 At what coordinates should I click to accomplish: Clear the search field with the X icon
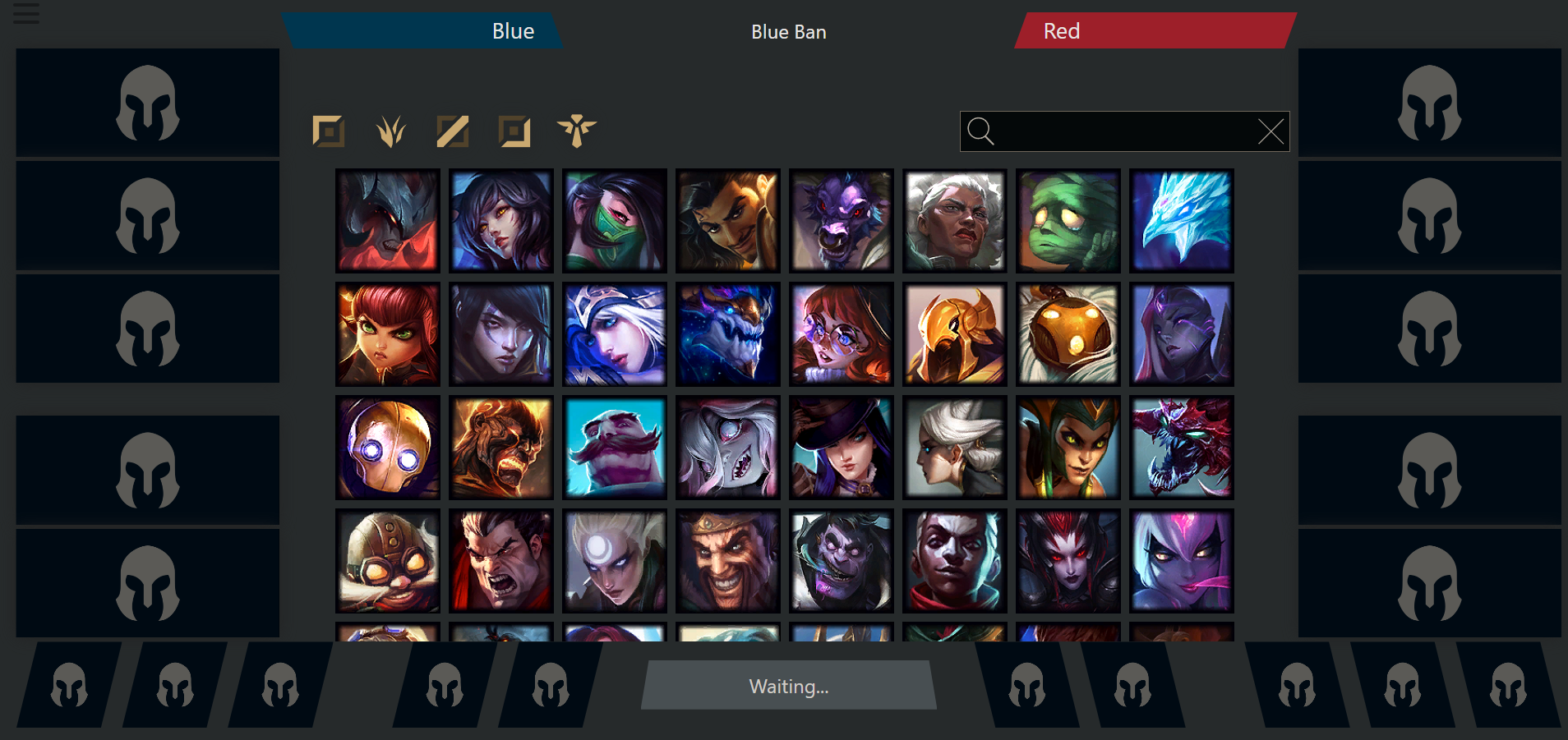pyautogui.click(x=1271, y=131)
